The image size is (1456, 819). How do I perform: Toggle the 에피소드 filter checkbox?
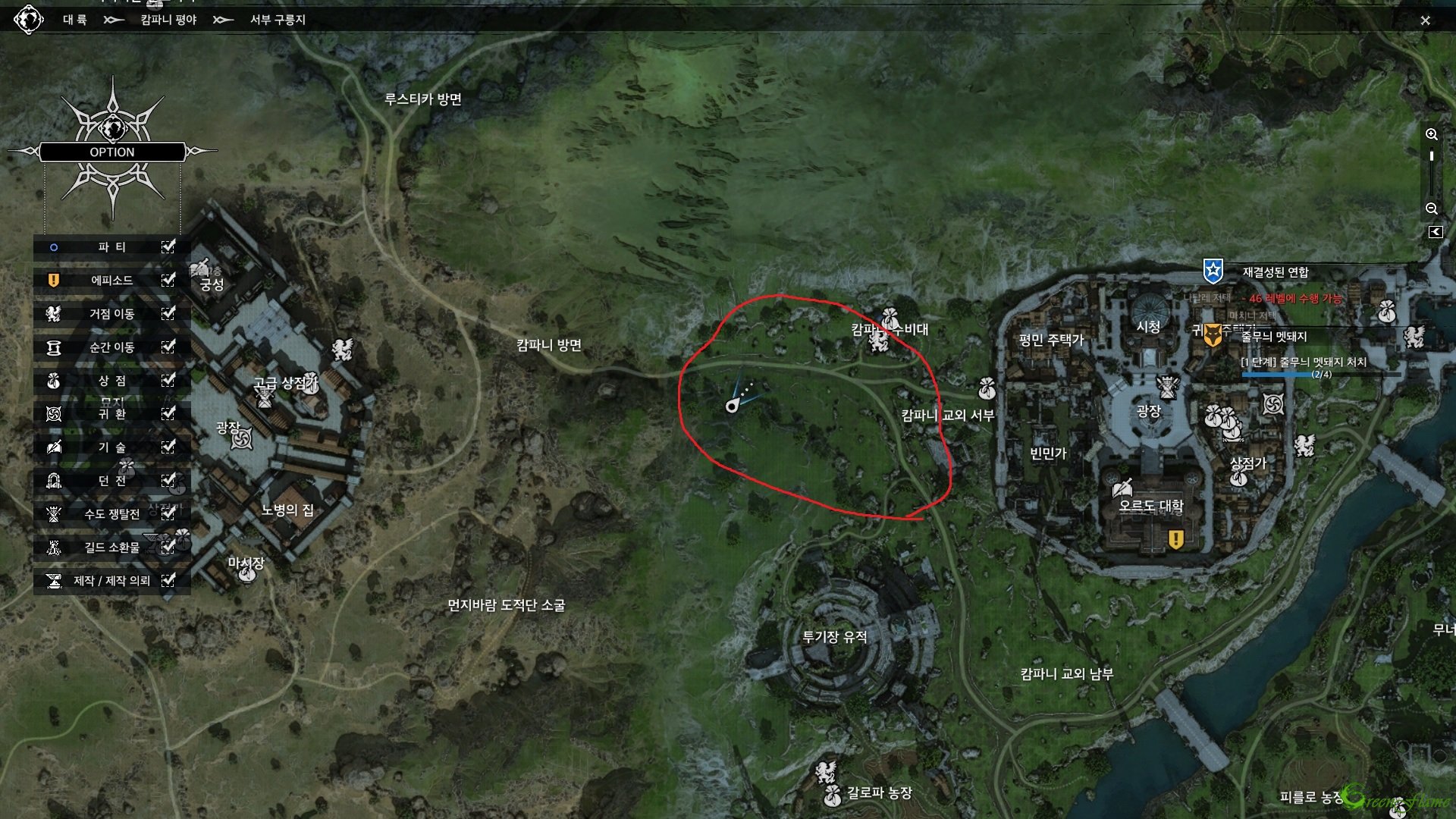point(168,280)
